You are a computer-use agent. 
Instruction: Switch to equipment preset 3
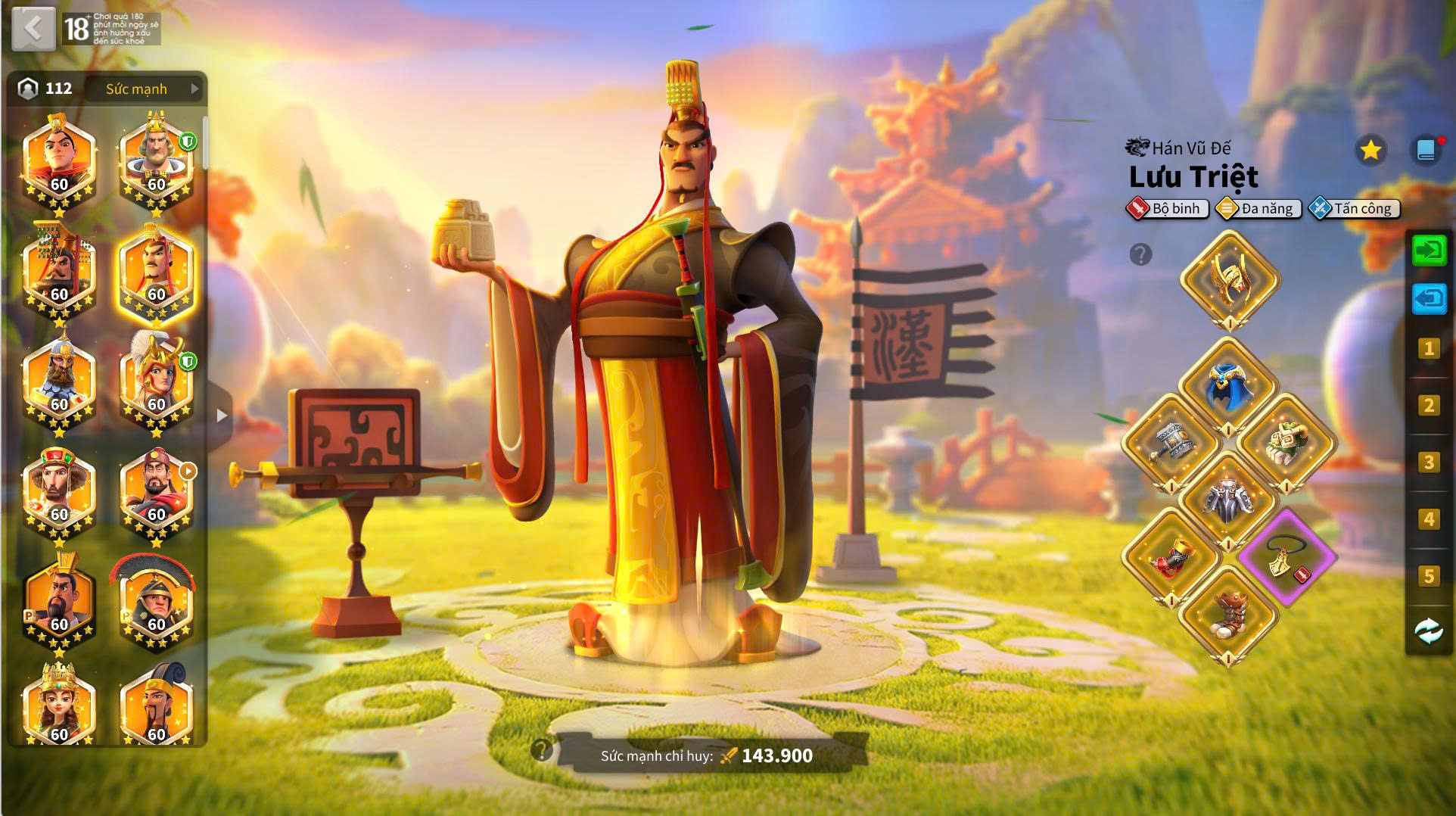(x=1429, y=462)
